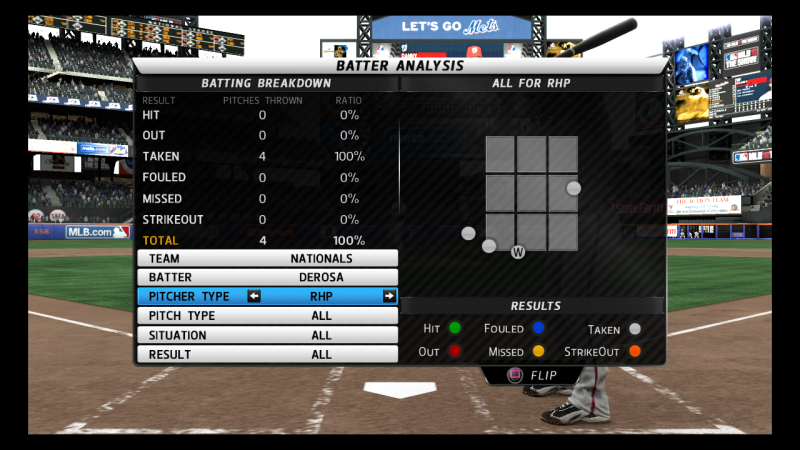Select the Batter DeRosa row

coord(267,277)
